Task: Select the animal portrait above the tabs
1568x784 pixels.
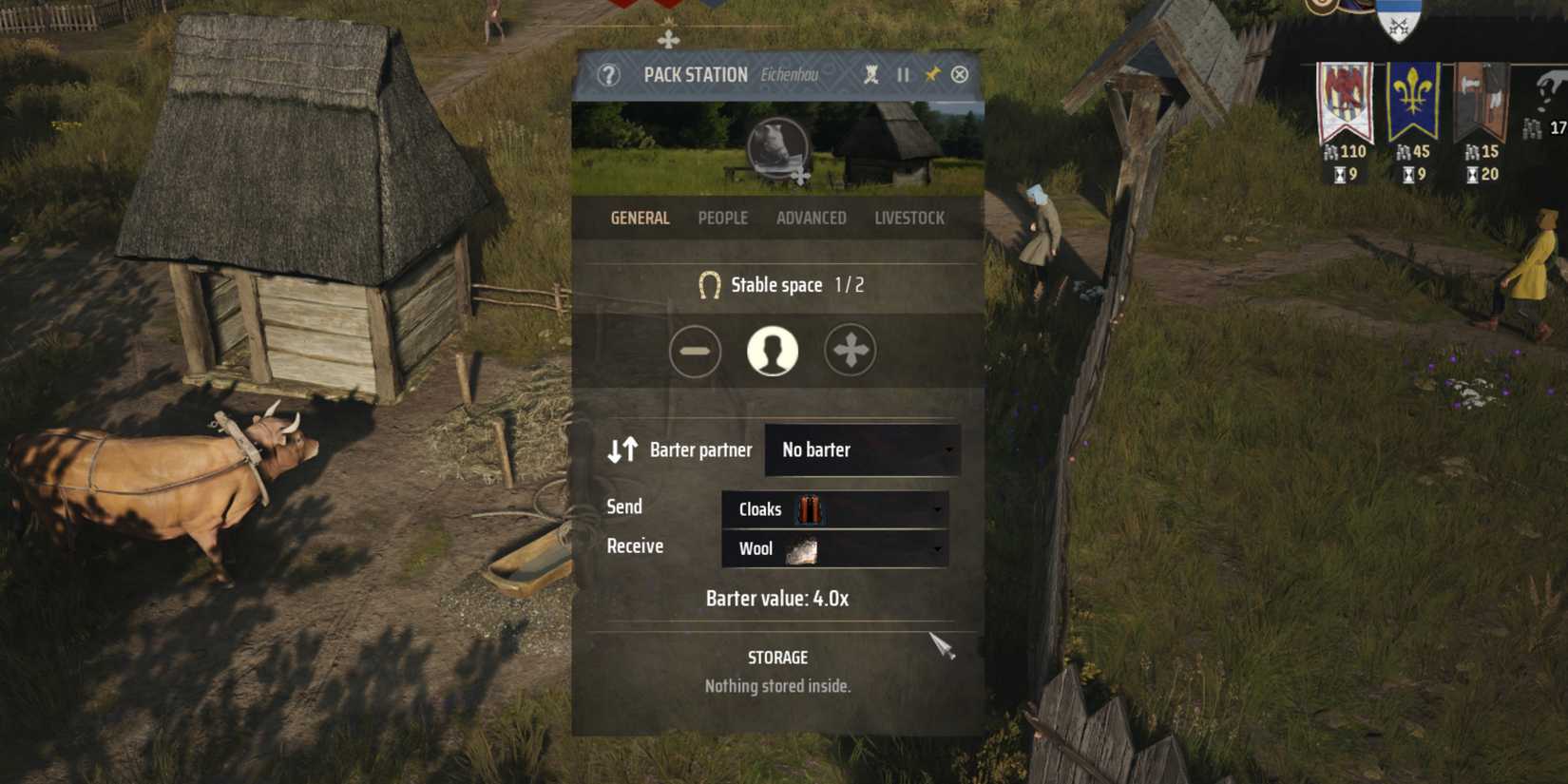Action: tap(777, 147)
